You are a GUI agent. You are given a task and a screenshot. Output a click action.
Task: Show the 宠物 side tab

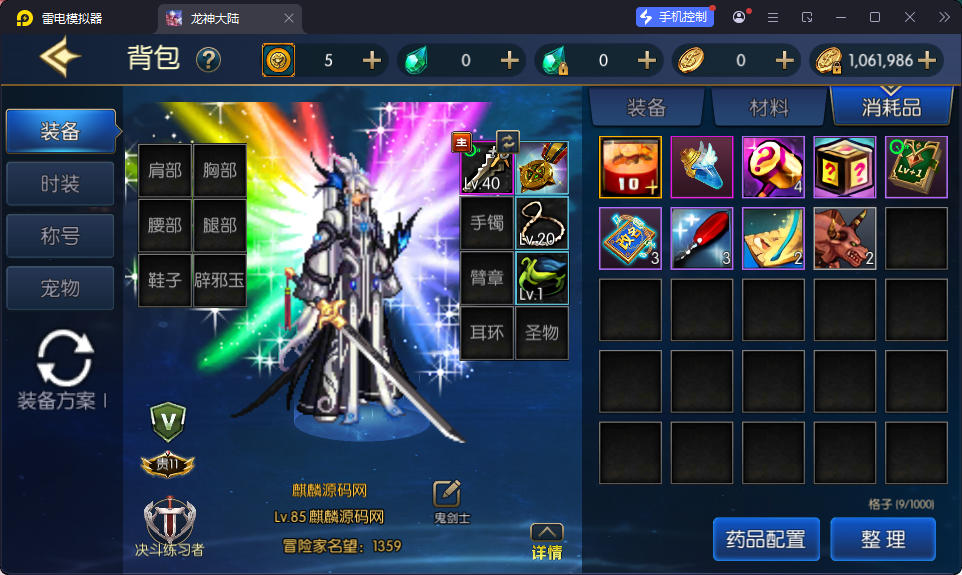click(60, 289)
